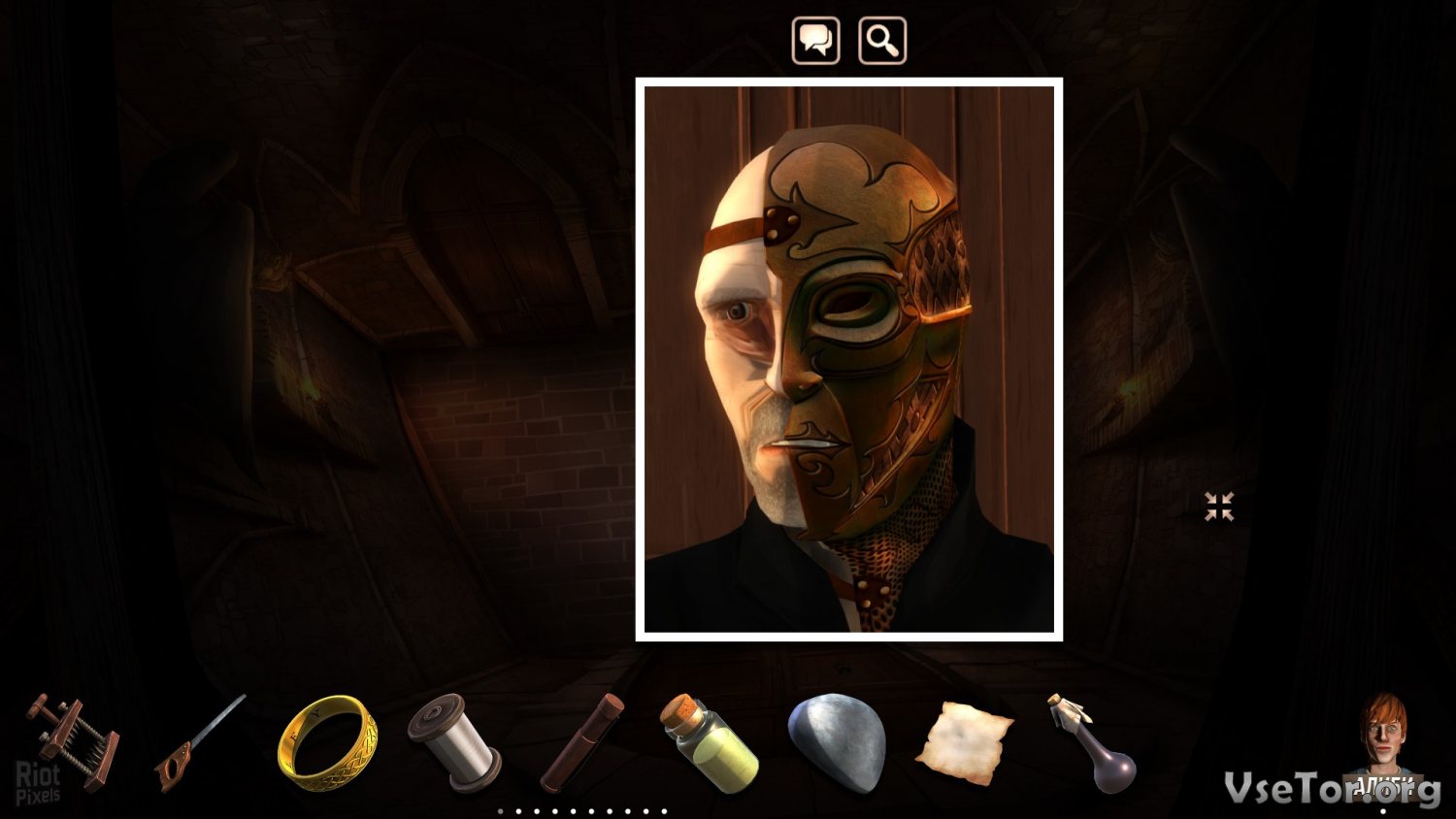Pick the corked bottle of yellow liquid
1456x819 pixels.
710,743
